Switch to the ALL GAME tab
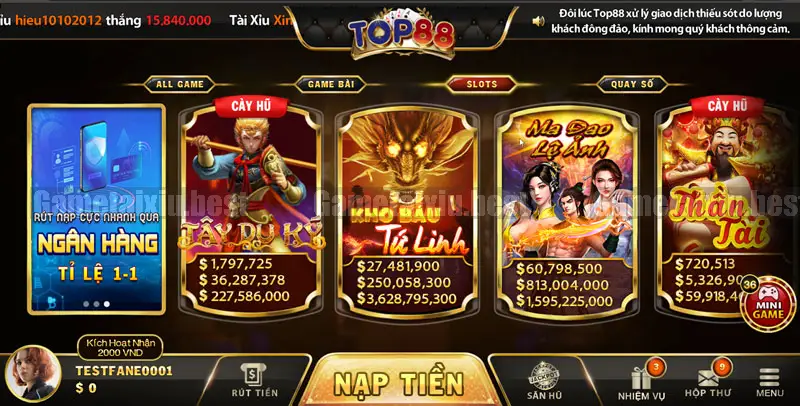This screenshot has height=406, width=800. click(x=181, y=84)
